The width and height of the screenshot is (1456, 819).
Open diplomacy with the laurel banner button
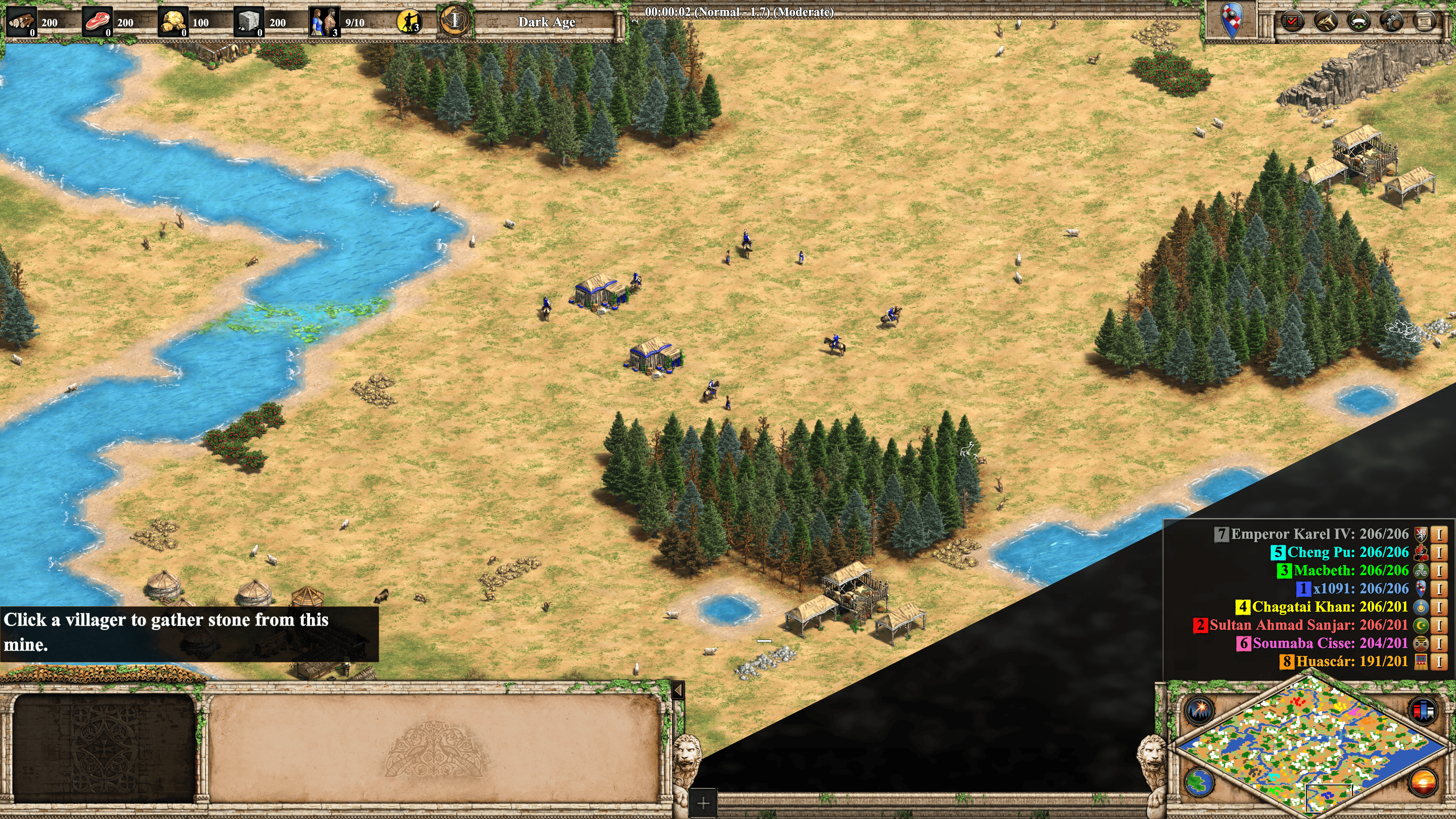[1359, 22]
